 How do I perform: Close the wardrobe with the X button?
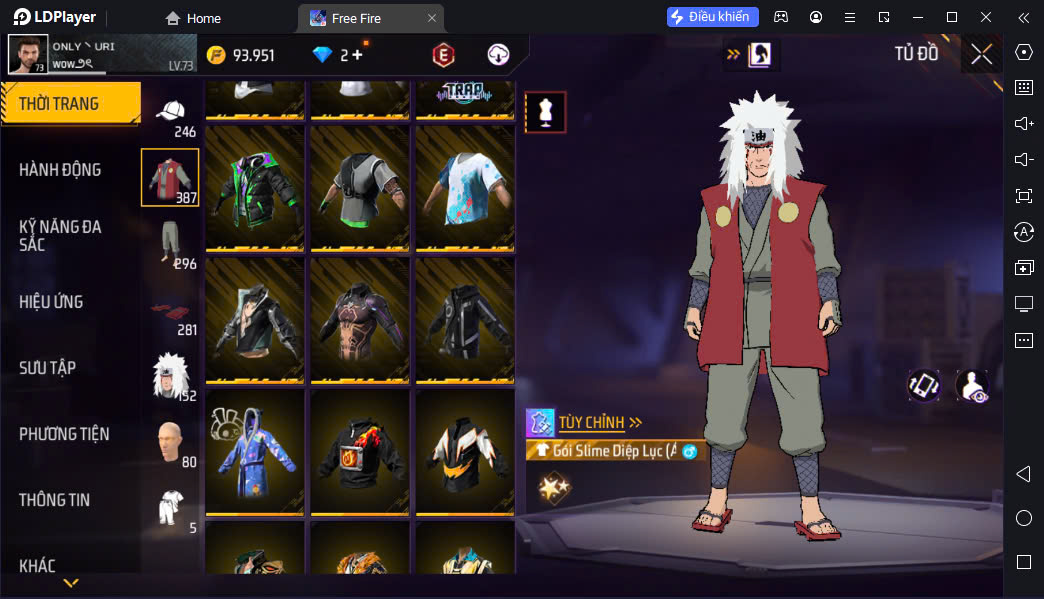point(981,55)
